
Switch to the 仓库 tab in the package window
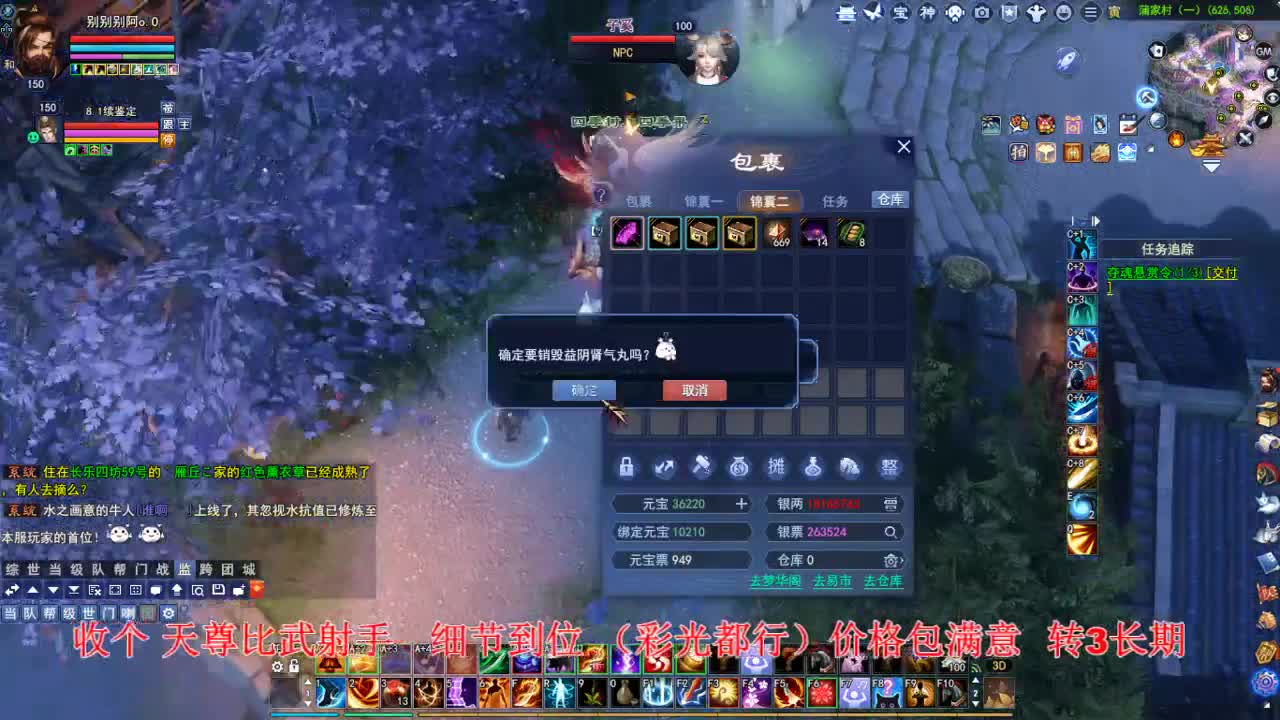[x=889, y=200]
